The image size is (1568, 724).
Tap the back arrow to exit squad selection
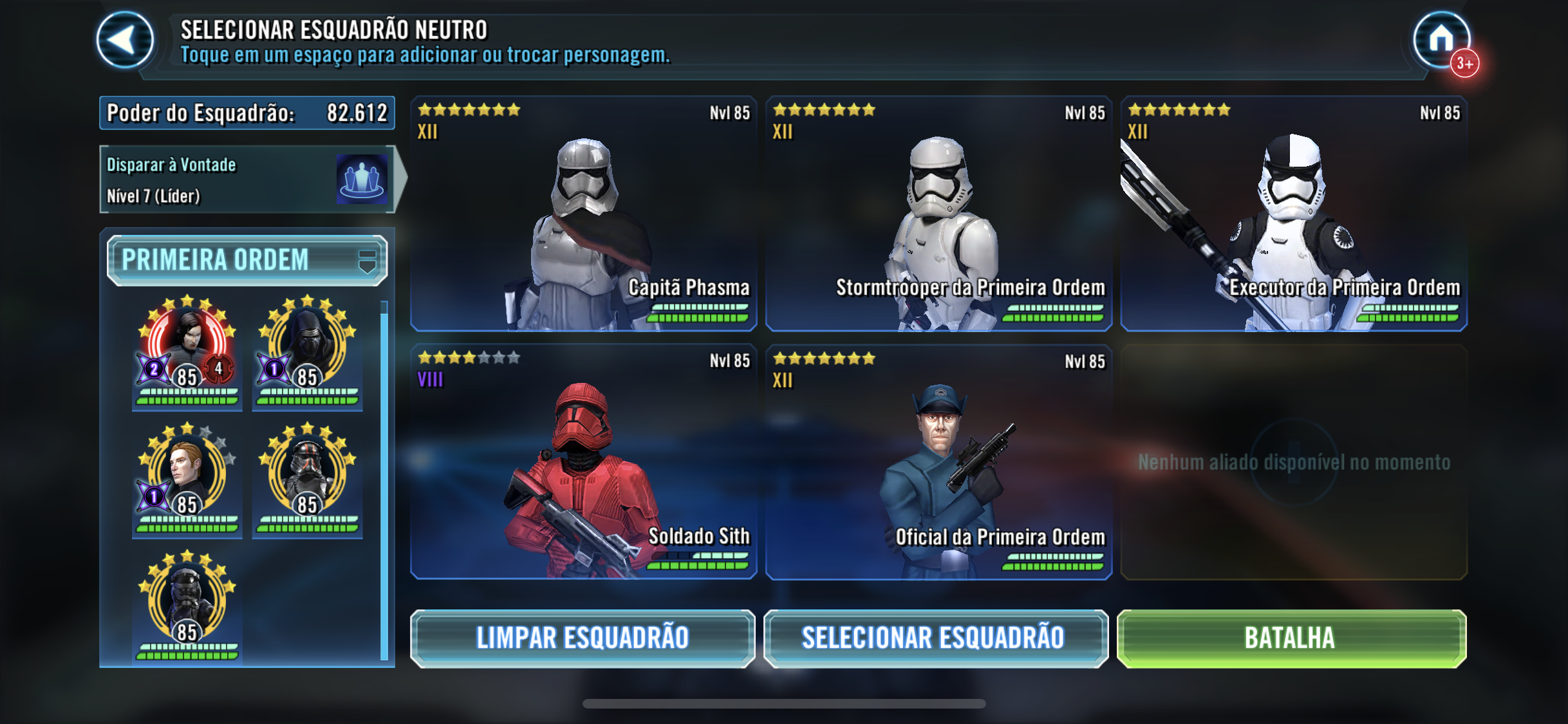point(126,39)
